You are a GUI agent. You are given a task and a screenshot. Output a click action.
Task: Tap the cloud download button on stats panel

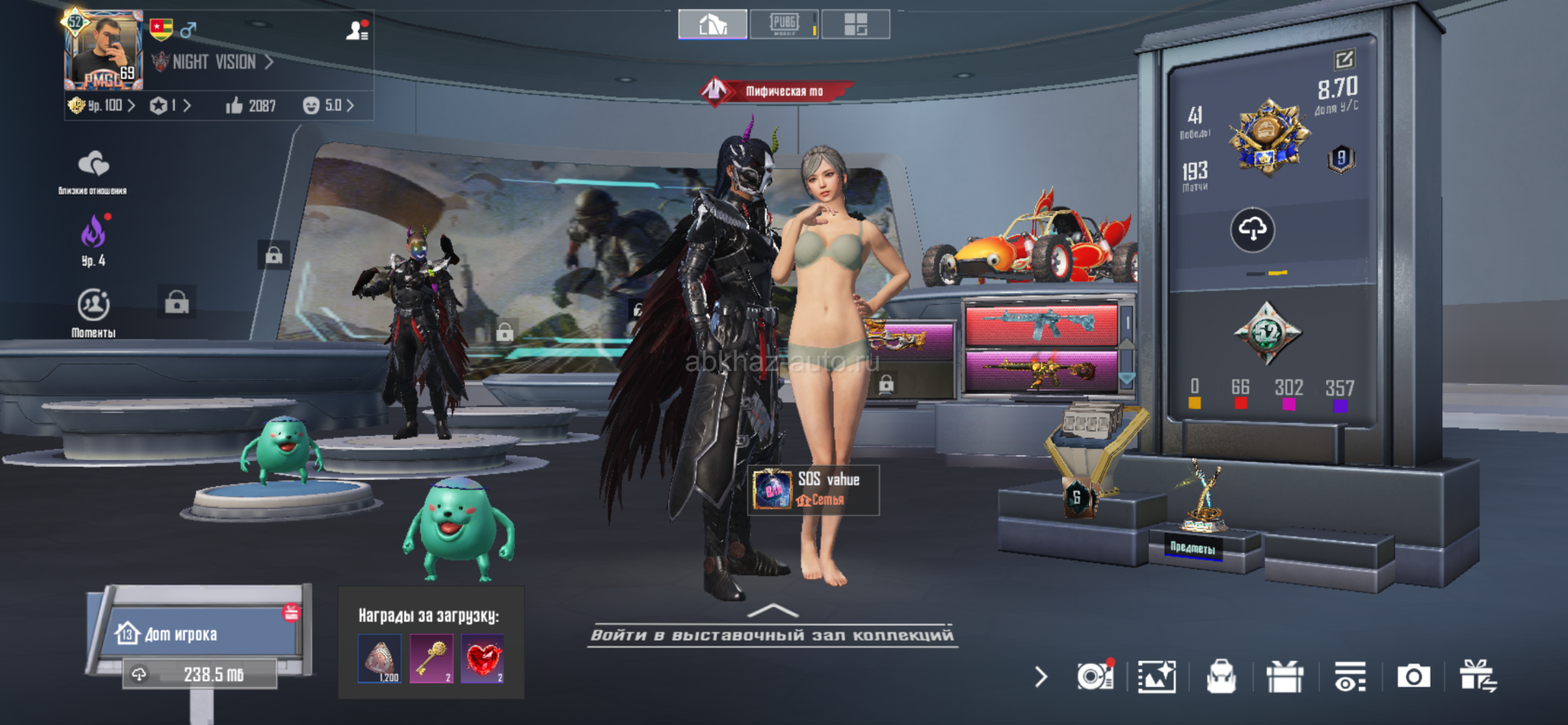[1252, 230]
